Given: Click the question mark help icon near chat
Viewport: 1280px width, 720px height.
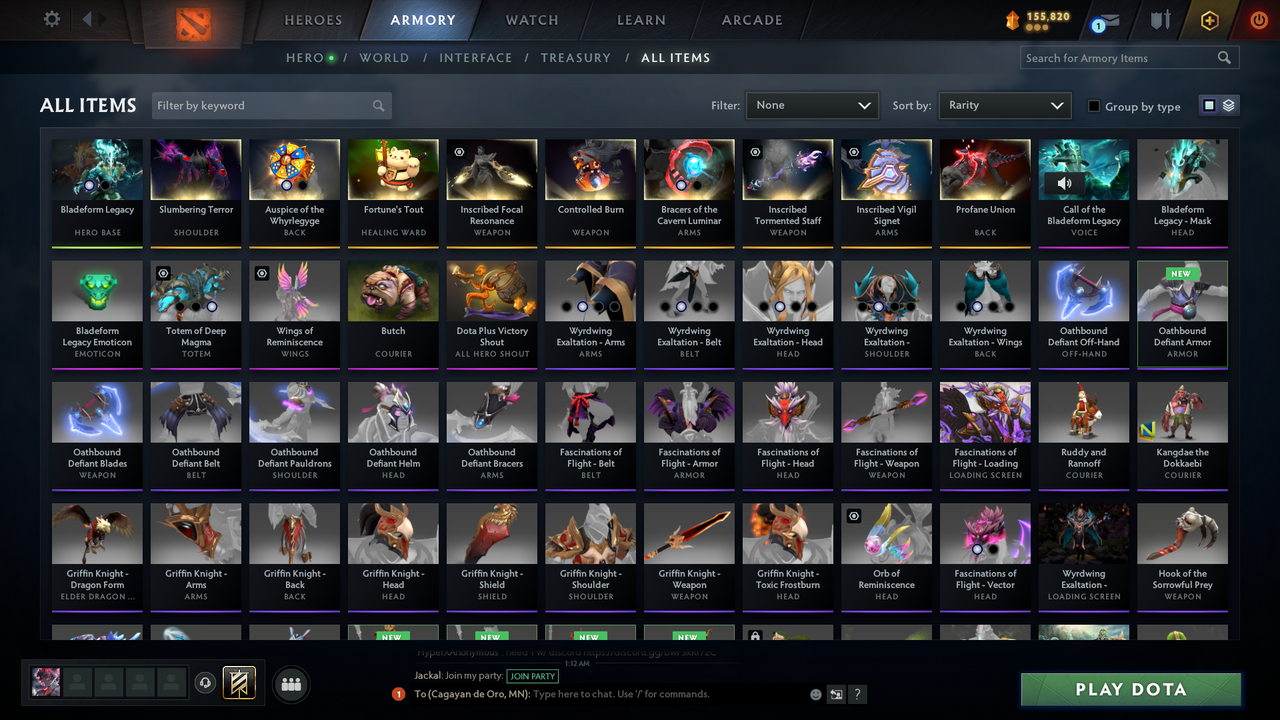Looking at the screenshot, I should tap(857, 693).
